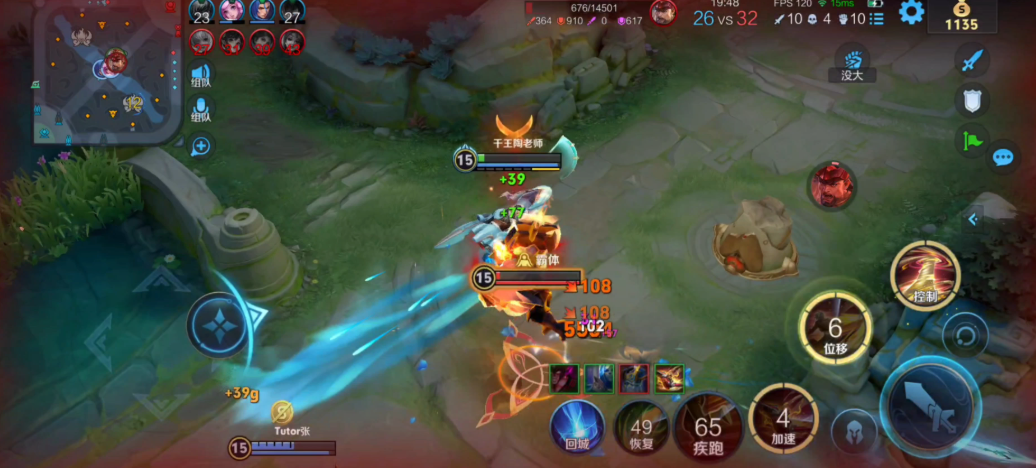
Task: Tap the 没大 ultimate status ping
Action: [852, 64]
